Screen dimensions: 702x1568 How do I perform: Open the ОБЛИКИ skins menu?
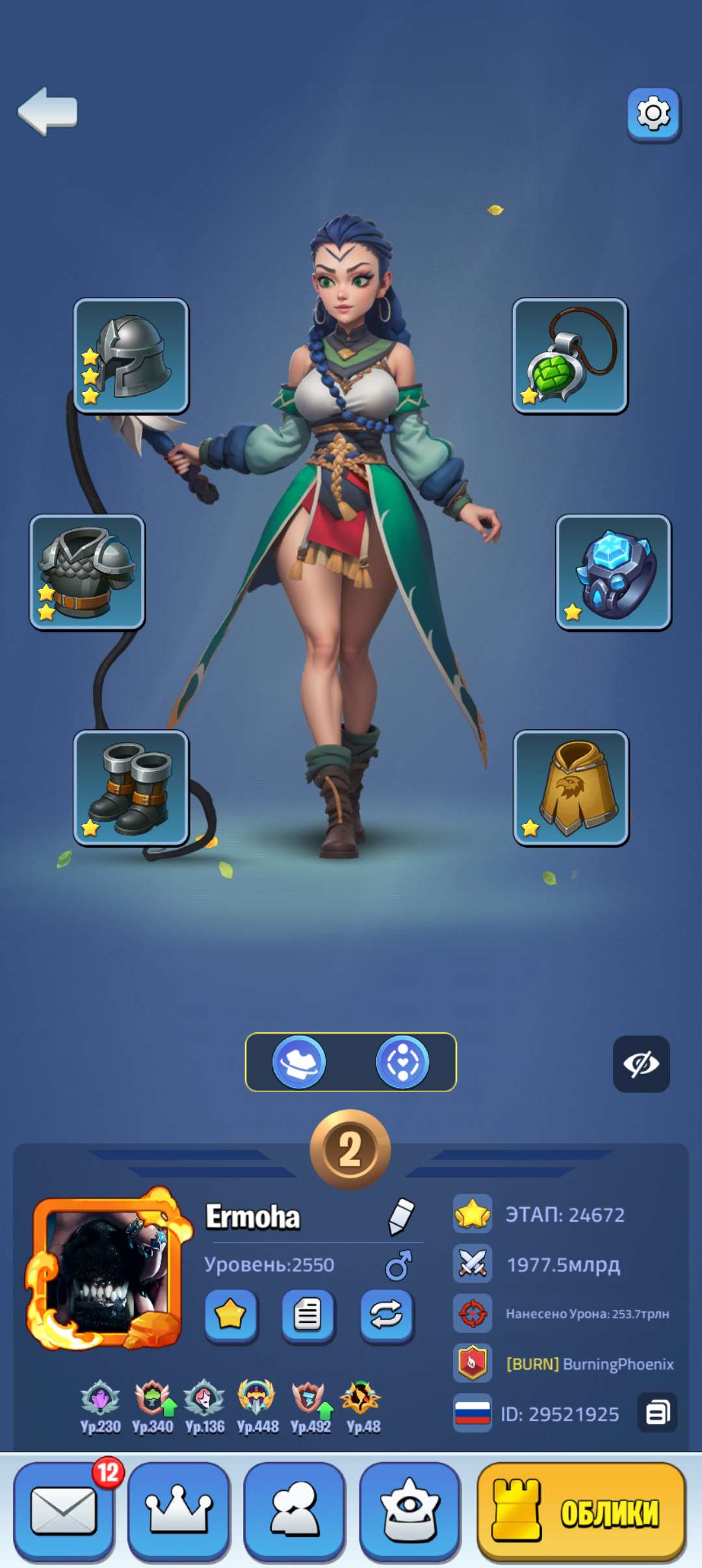(582, 1511)
